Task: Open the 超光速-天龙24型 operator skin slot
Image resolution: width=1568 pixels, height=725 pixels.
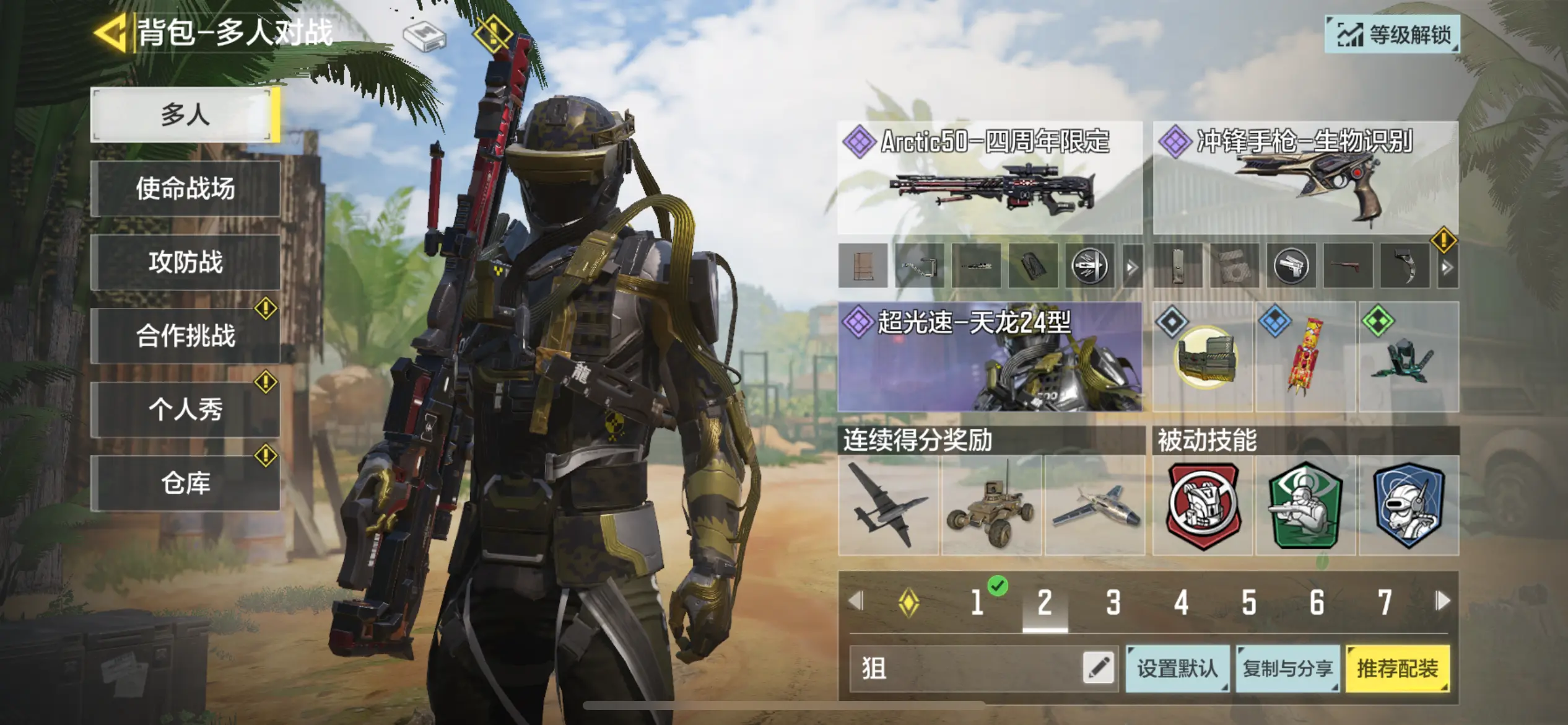Action: click(x=990, y=357)
